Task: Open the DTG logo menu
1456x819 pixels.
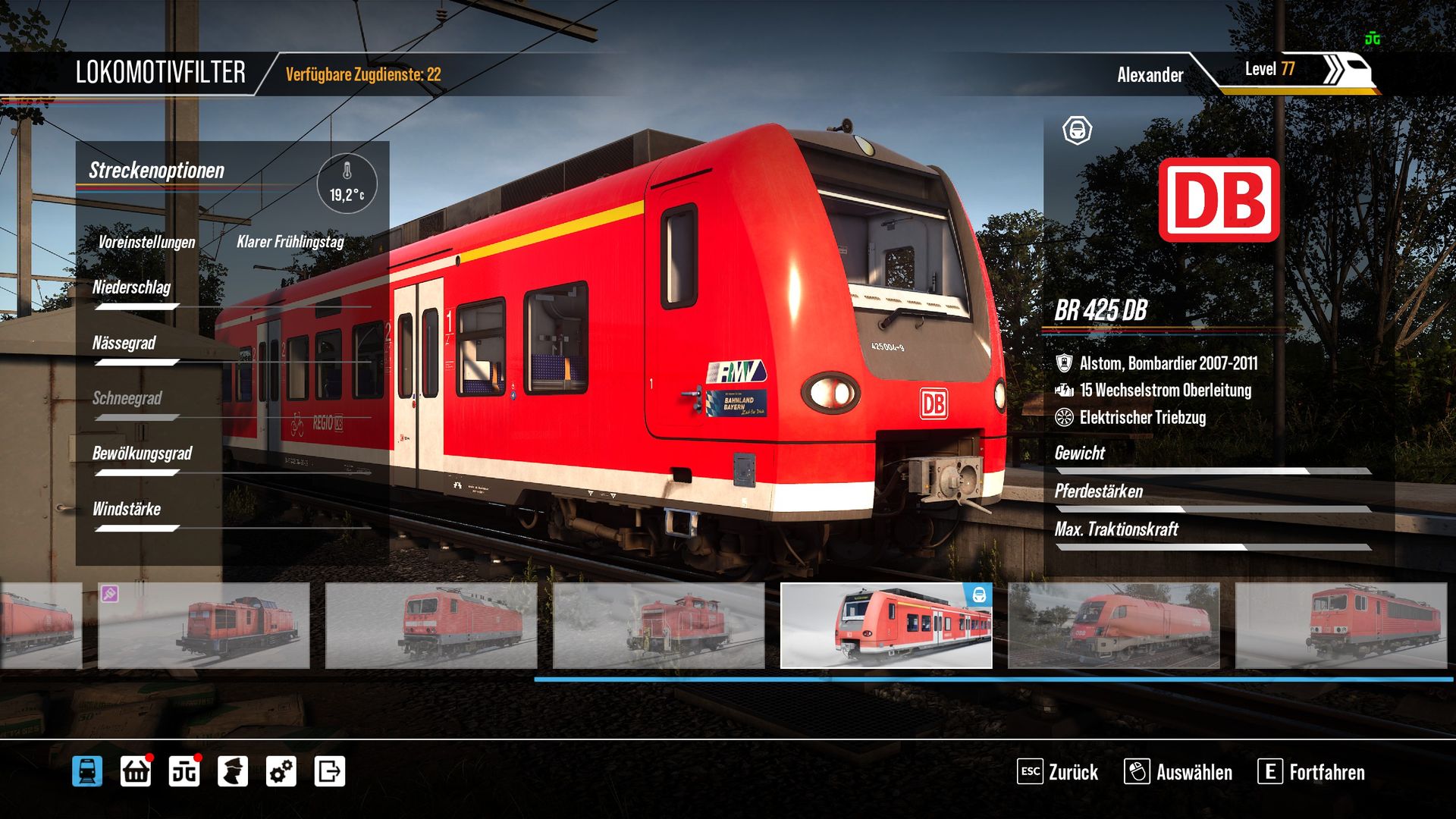Action: [x=184, y=771]
